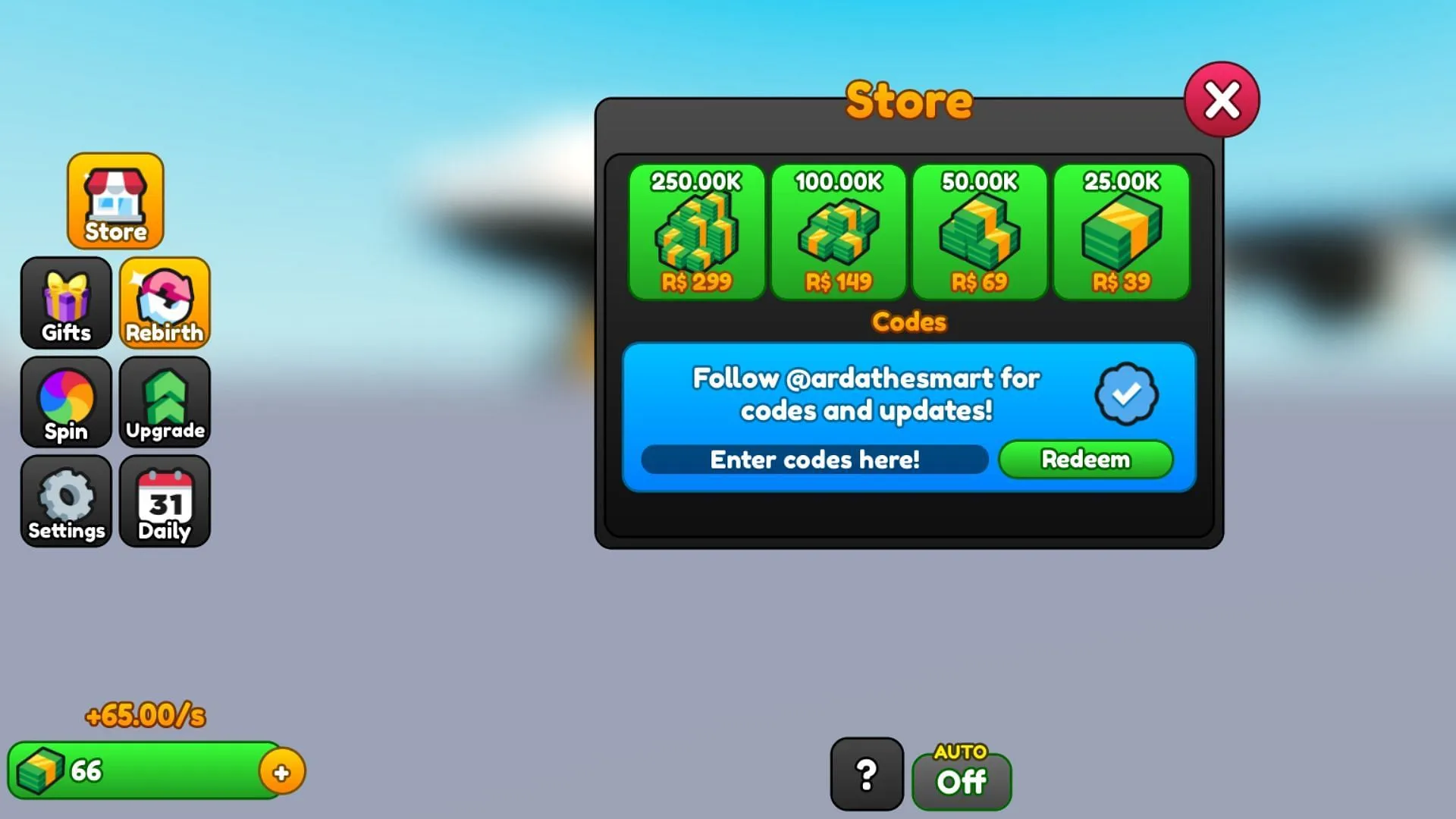Open the Store panel icon

click(x=115, y=201)
